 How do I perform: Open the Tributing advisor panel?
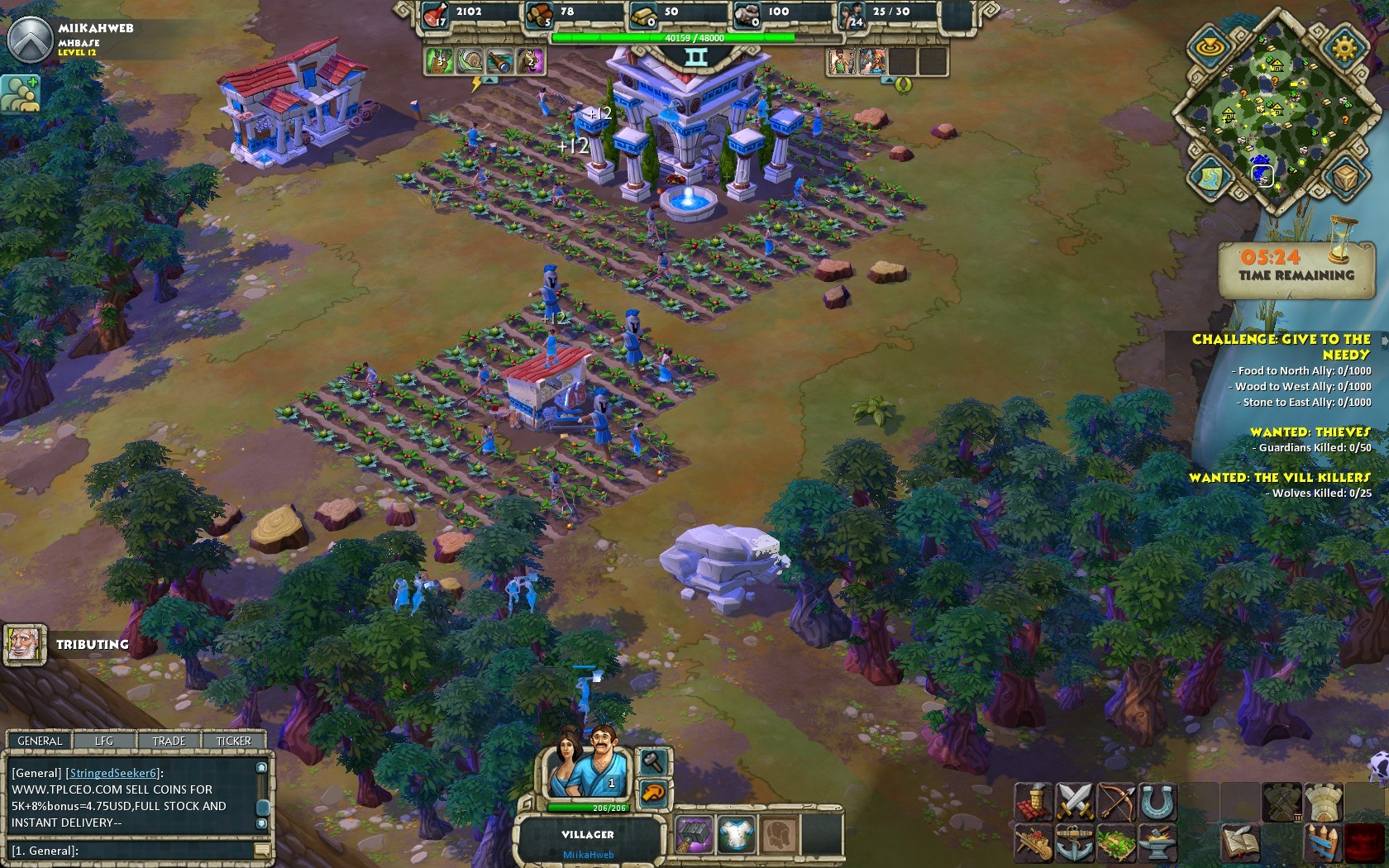[x=25, y=644]
